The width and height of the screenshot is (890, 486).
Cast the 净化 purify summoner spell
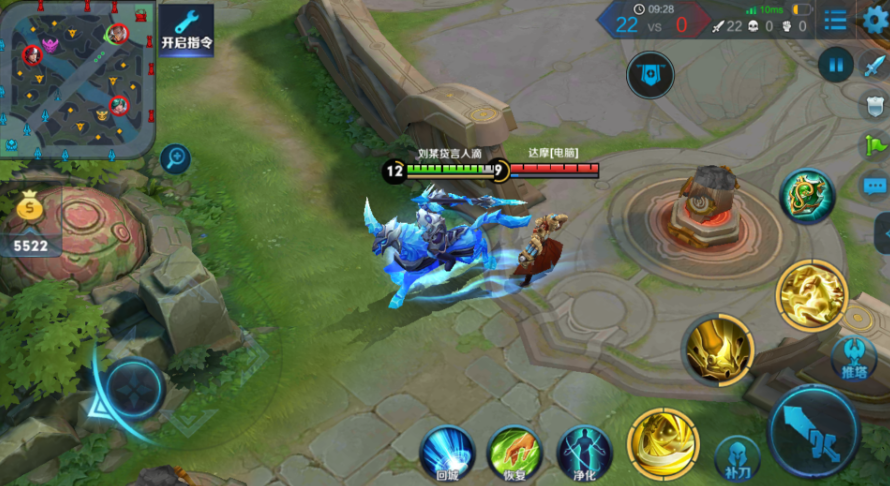pyautogui.click(x=584, y=451)
